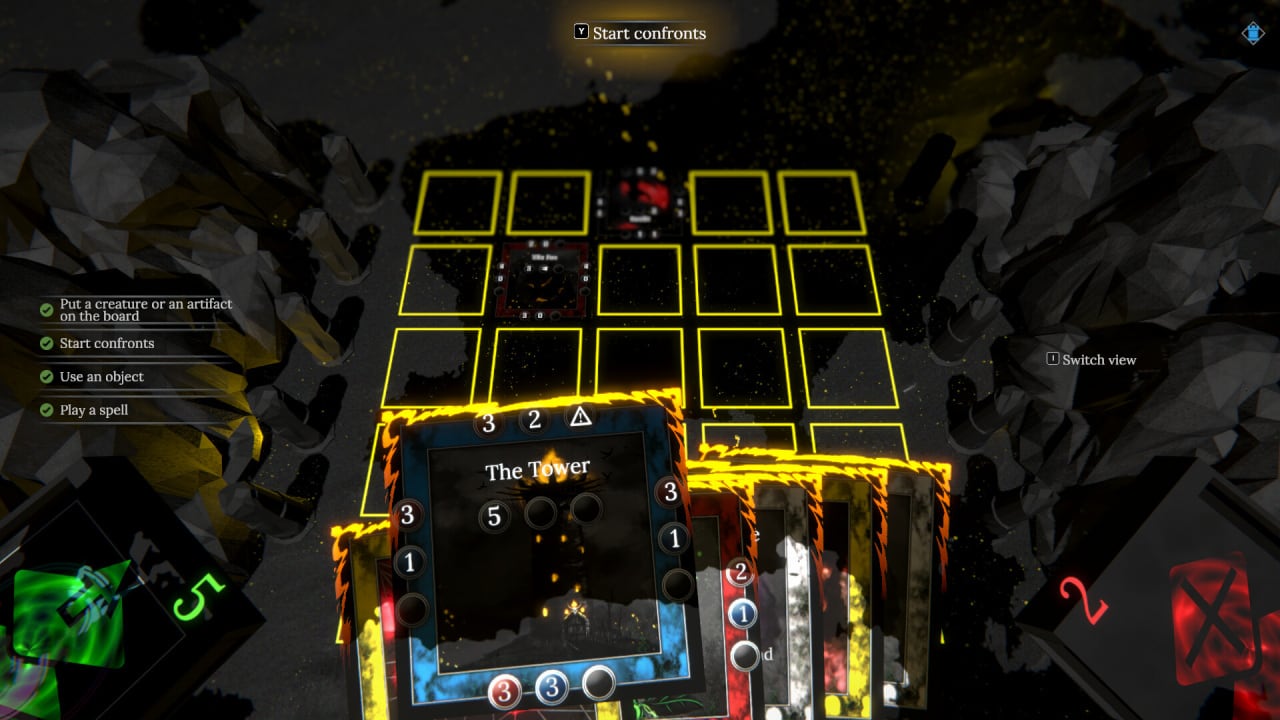Start confronts from the top banner
Screen dimensions: 1280x720
tap(640, 33)
